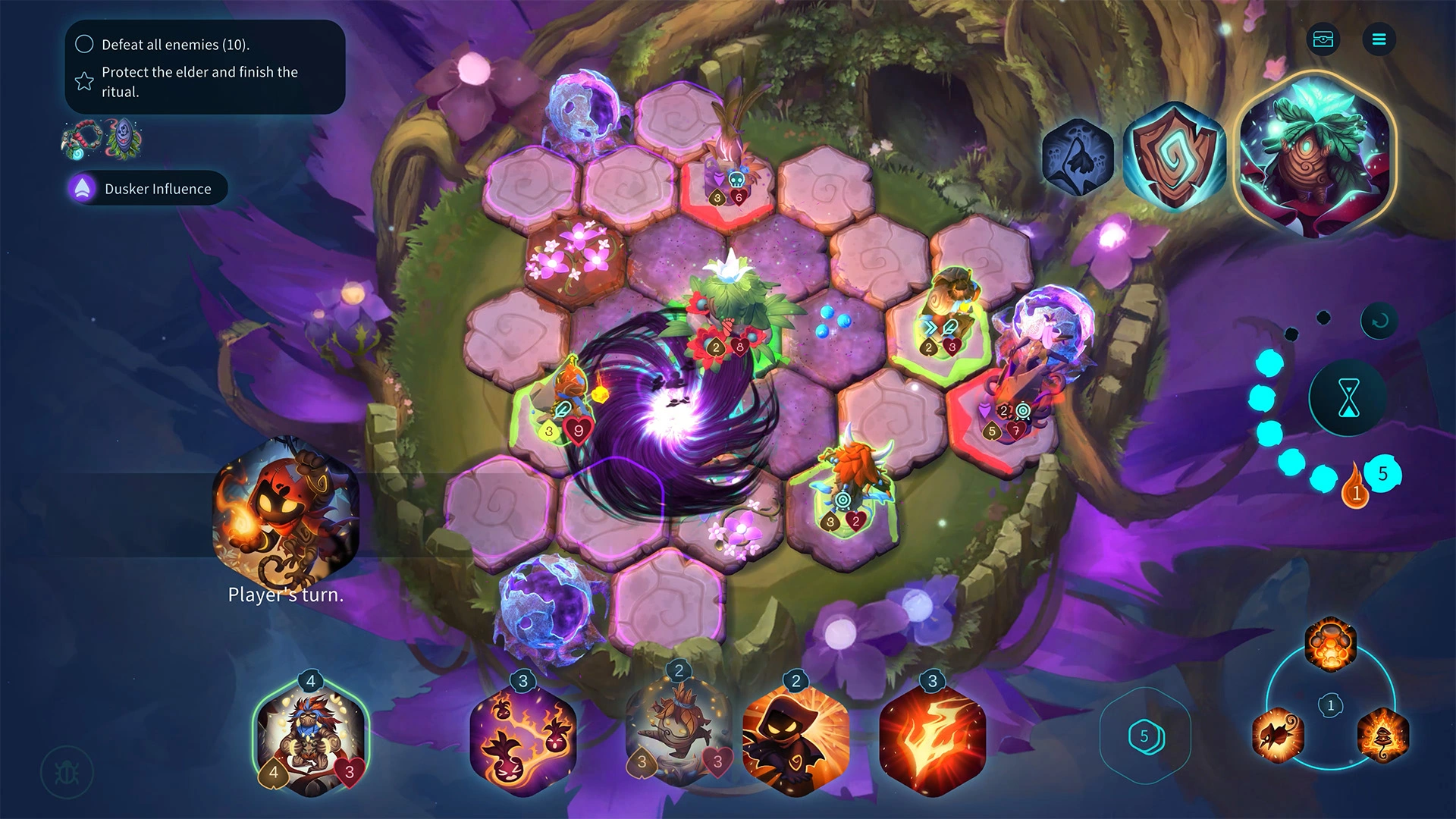Select the wooden spiral shield portrait
Image resolution: width=1456 pixels, height=819 pixels.
coord(1174,156)
